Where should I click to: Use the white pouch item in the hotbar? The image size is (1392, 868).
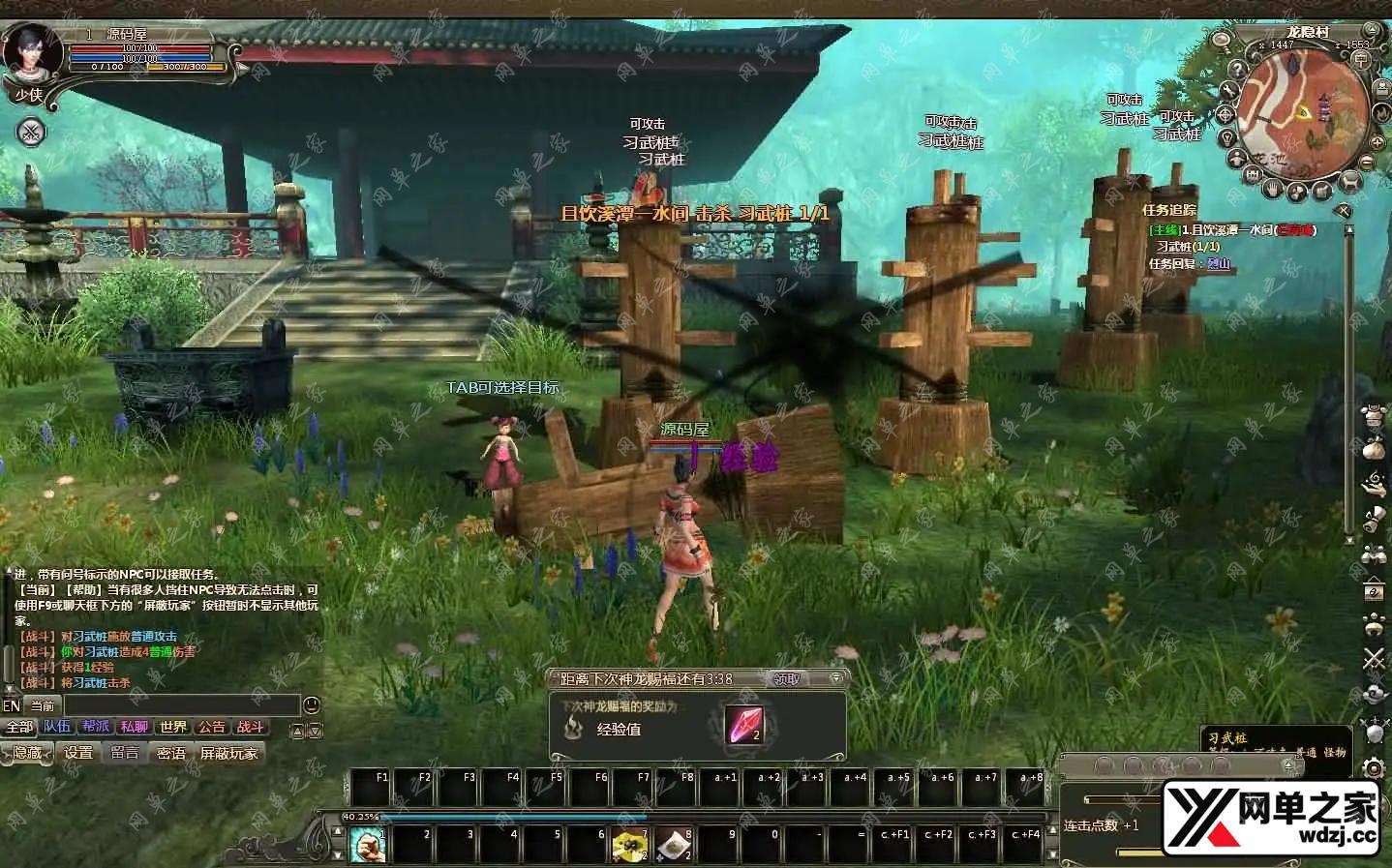[674, 845]
